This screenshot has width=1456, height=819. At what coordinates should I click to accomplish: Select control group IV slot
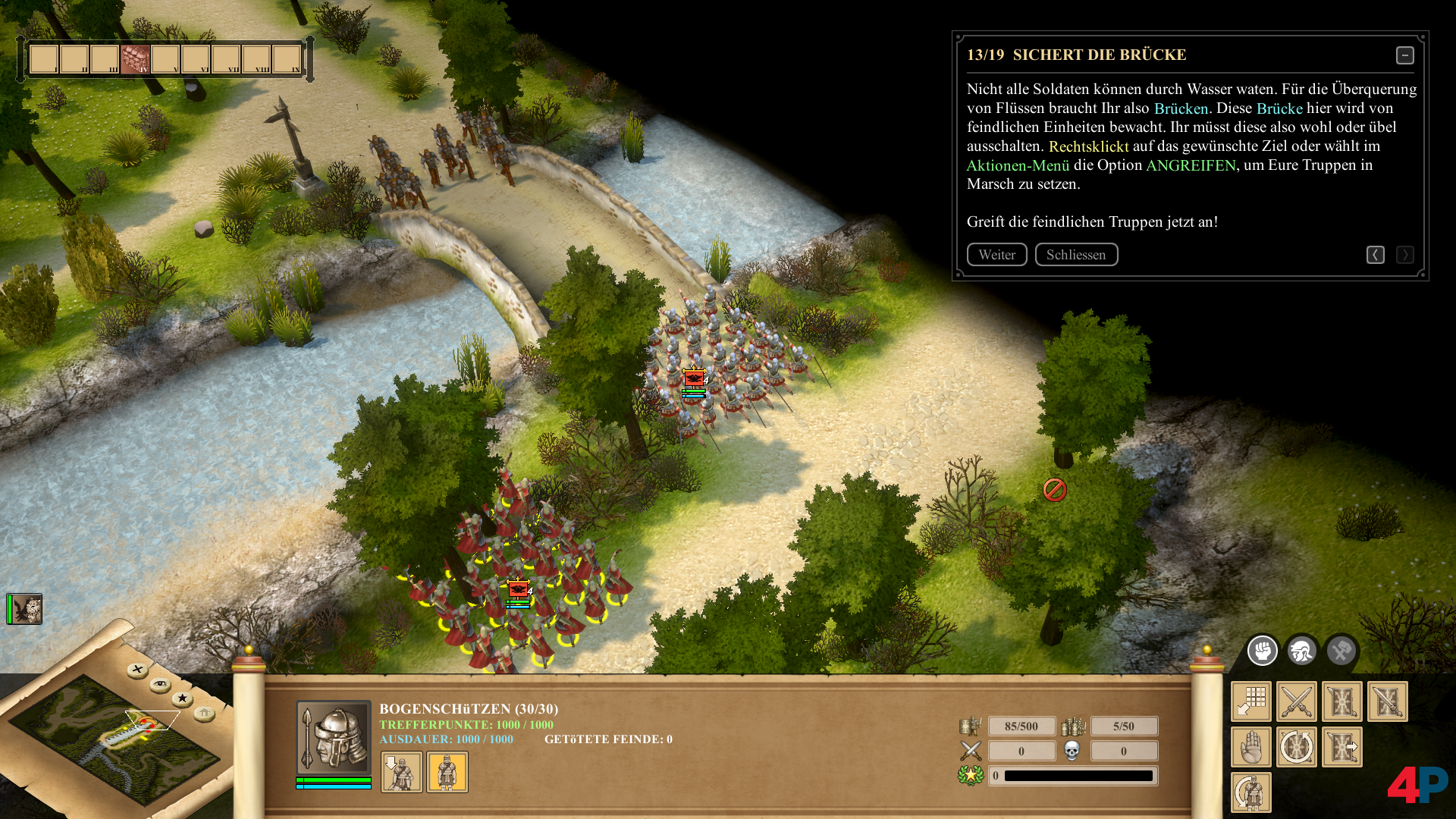tap(135, 58)
